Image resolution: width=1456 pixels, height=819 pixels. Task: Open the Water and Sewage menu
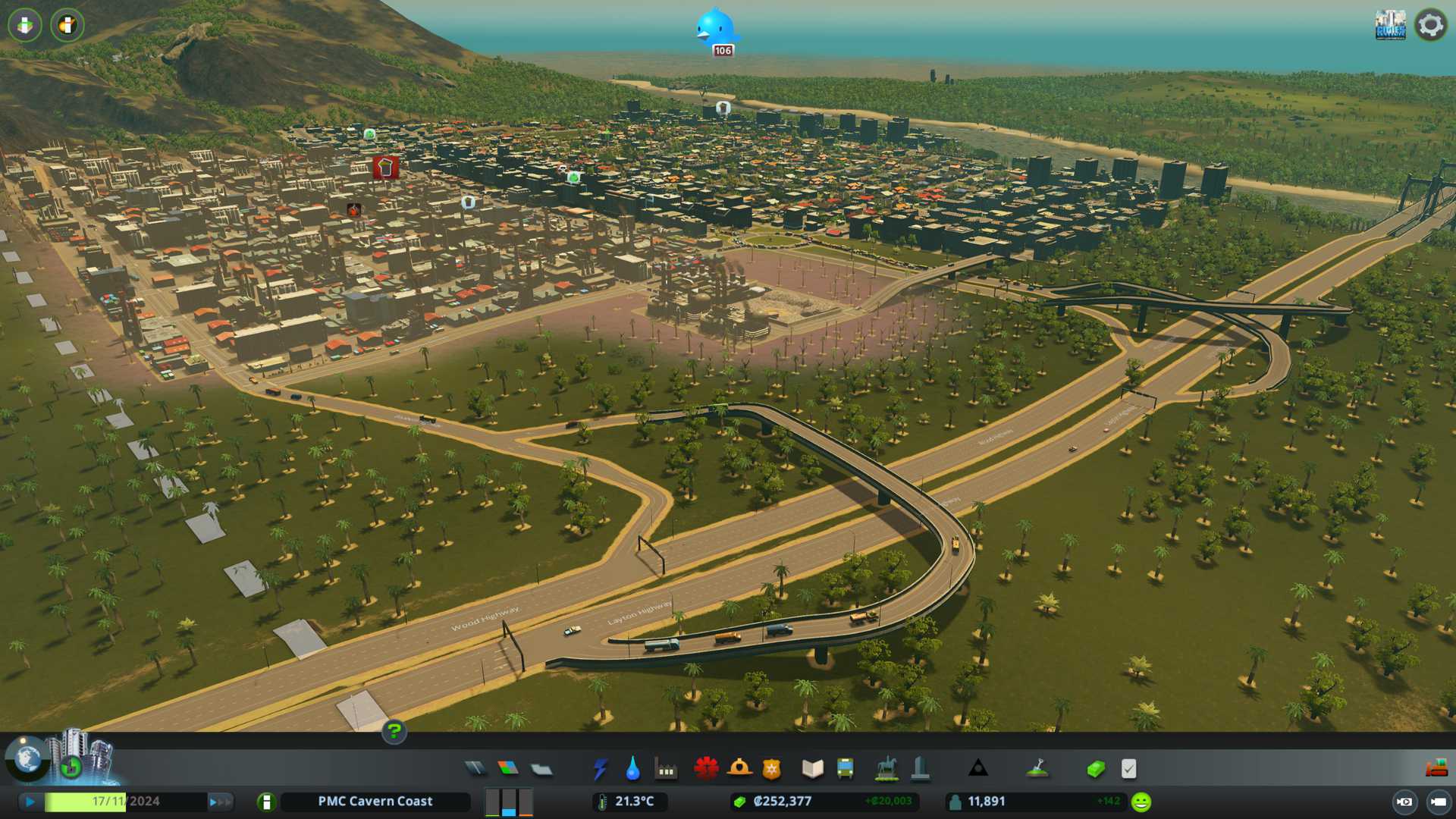[632, 769]
